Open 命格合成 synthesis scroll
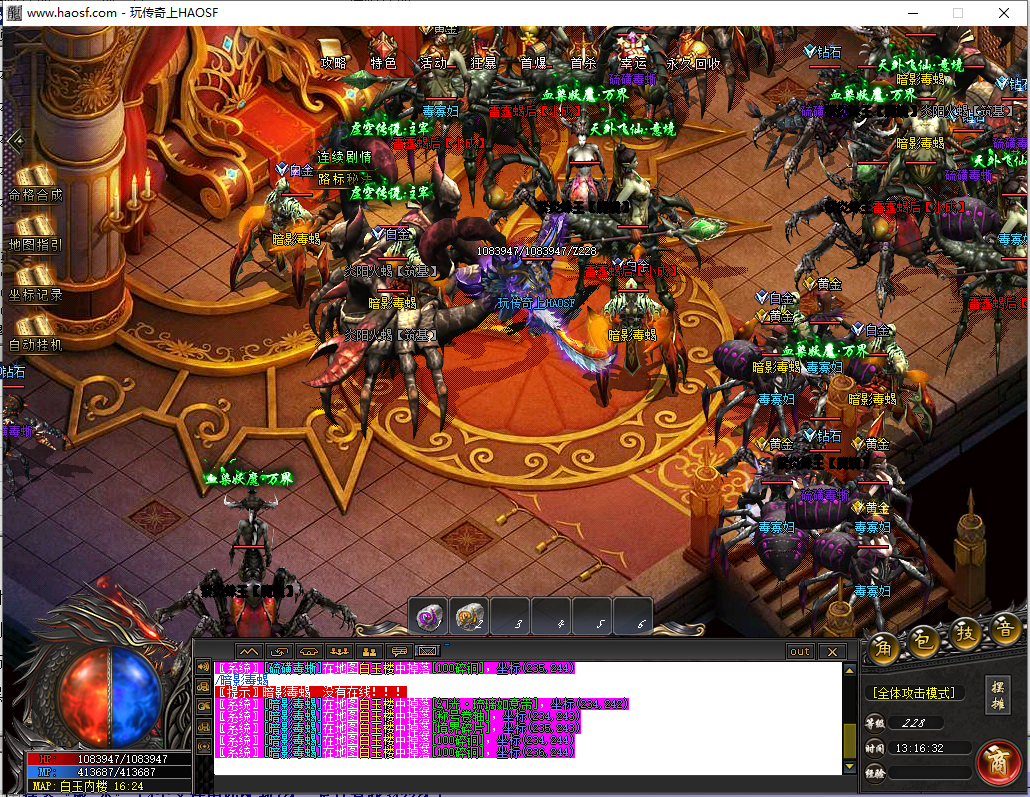This screenshot has width=1030, height=797. (x=35, y=184)
